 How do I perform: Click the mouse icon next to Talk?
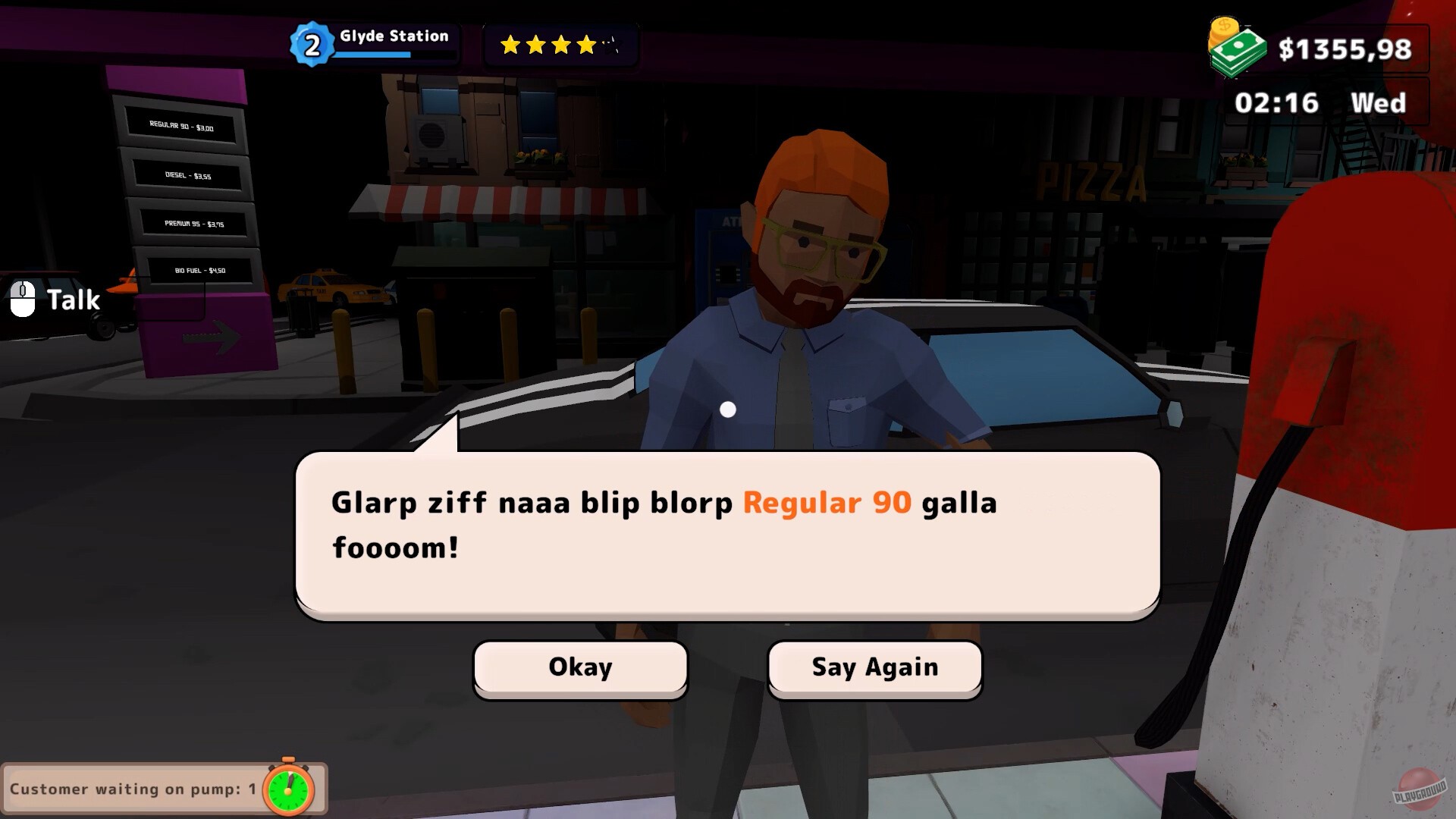pyautogui.click(x=23, y=297)
